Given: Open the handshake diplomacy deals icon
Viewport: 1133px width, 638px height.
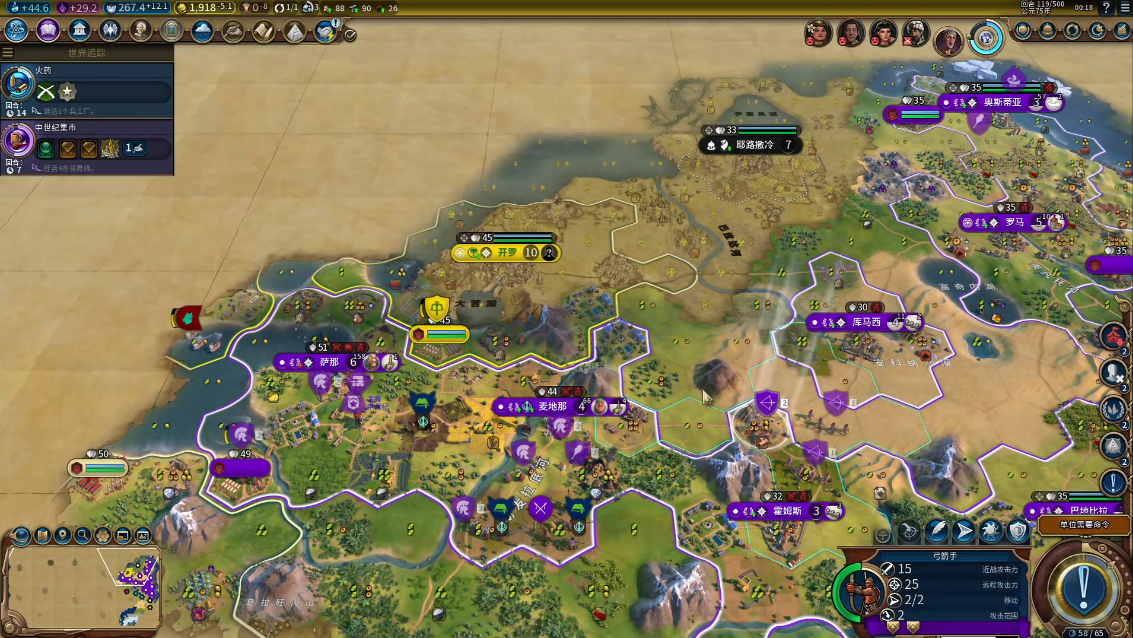Looking at the screenshot, I should (x=325, y=31).
